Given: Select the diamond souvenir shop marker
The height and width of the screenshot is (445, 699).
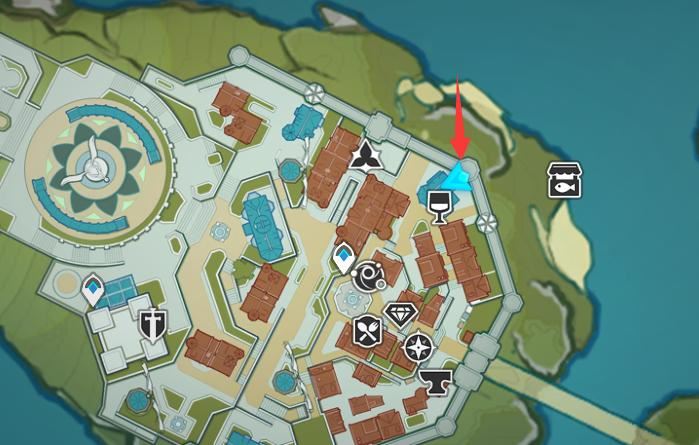Looking at the screenshot, I should (x=401, y=314).
